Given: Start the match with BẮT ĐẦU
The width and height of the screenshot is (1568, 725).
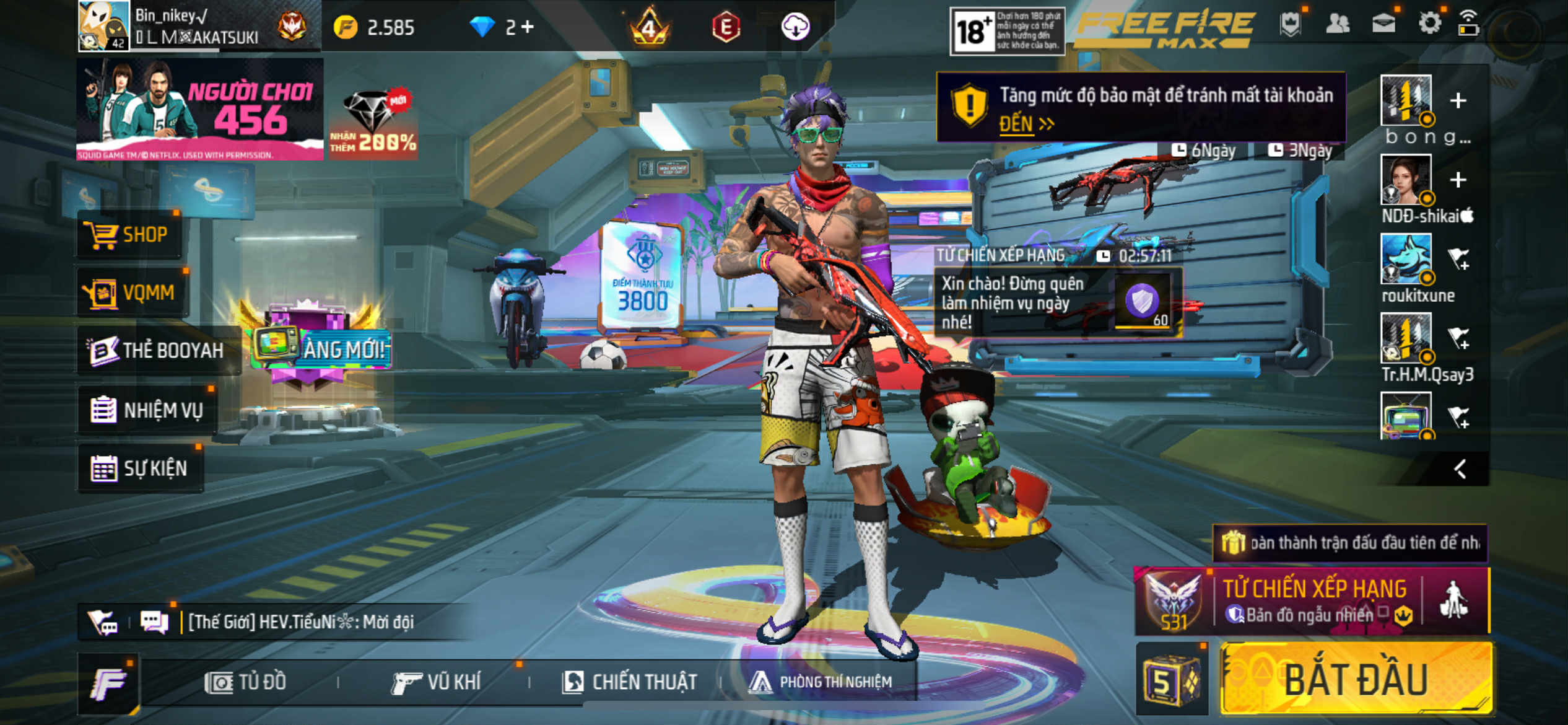Looking at the screenshot, I should click(1356, 680).
